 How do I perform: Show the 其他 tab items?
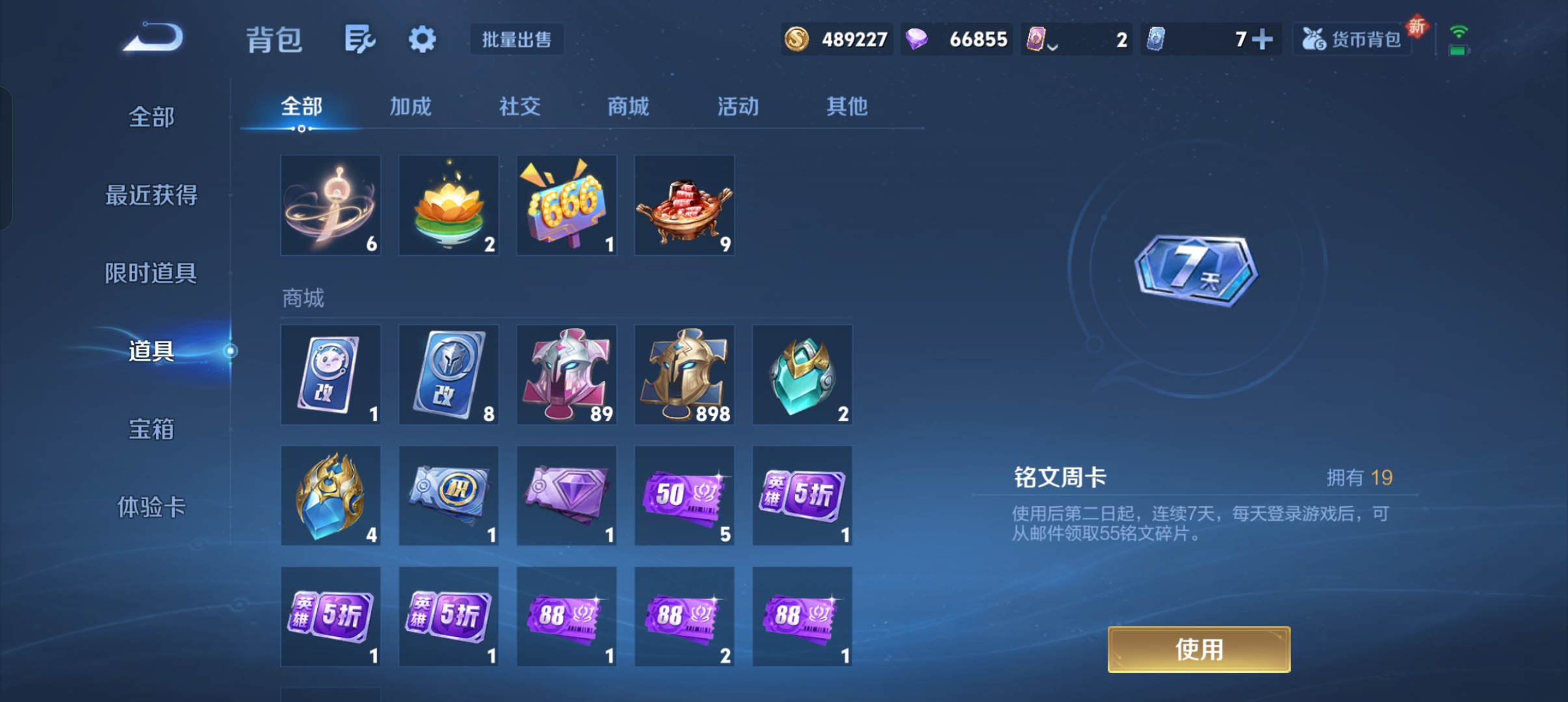846,106
